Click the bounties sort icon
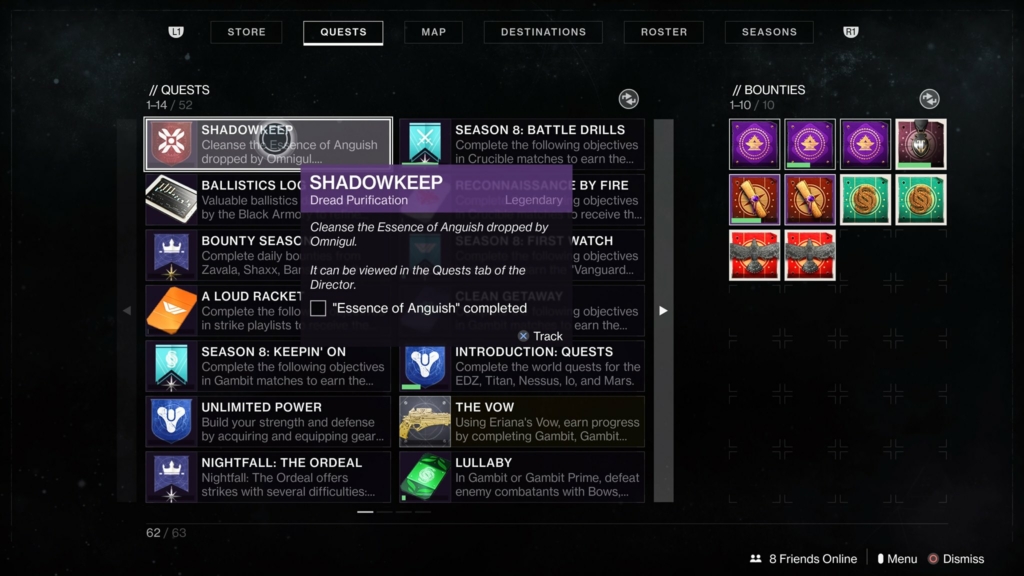Viewport: 1024px width, 576px height. pyautogui.click(x=929, y=98)
